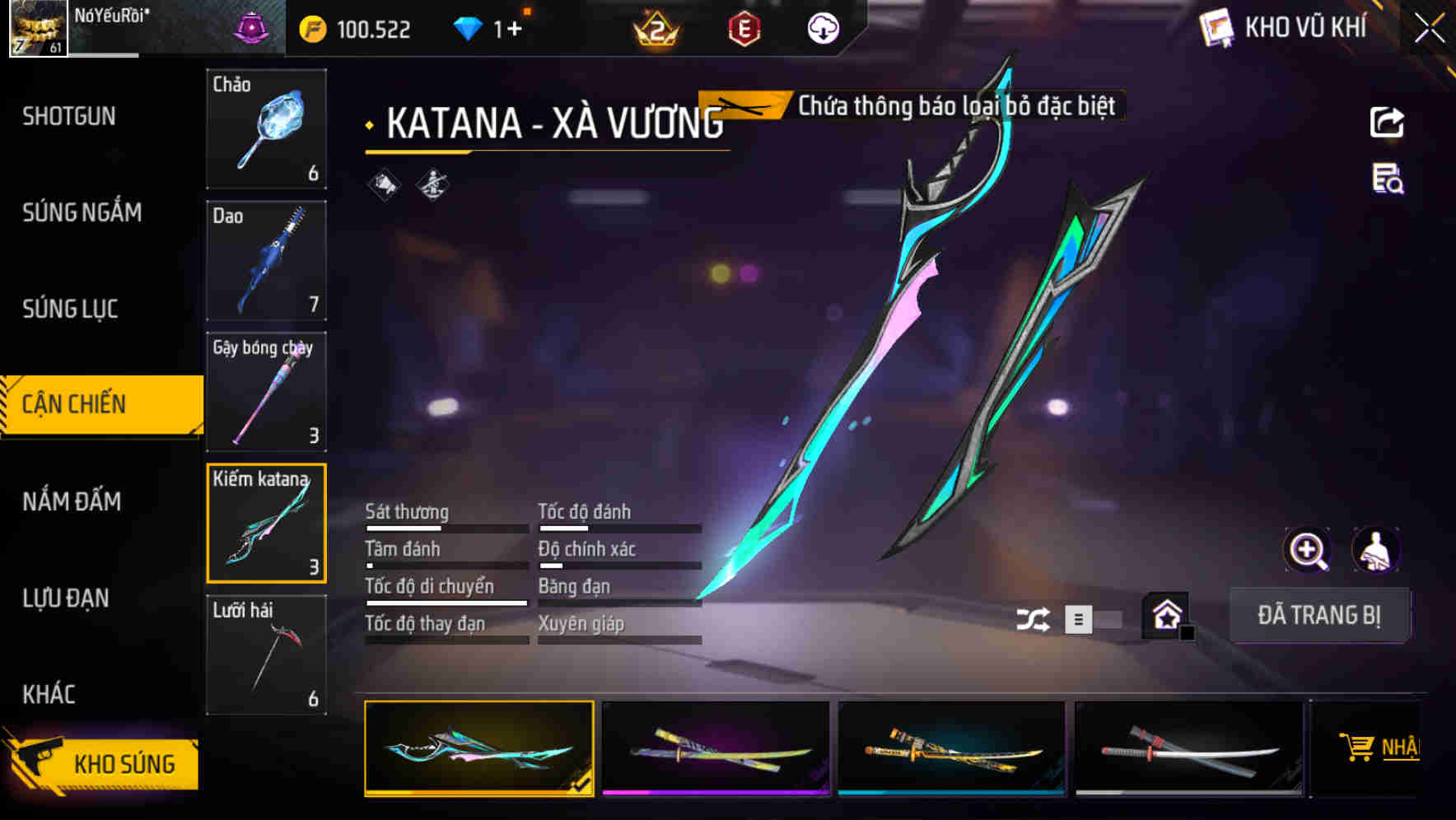Click the cloud download icon in top bar

(821, 27)
